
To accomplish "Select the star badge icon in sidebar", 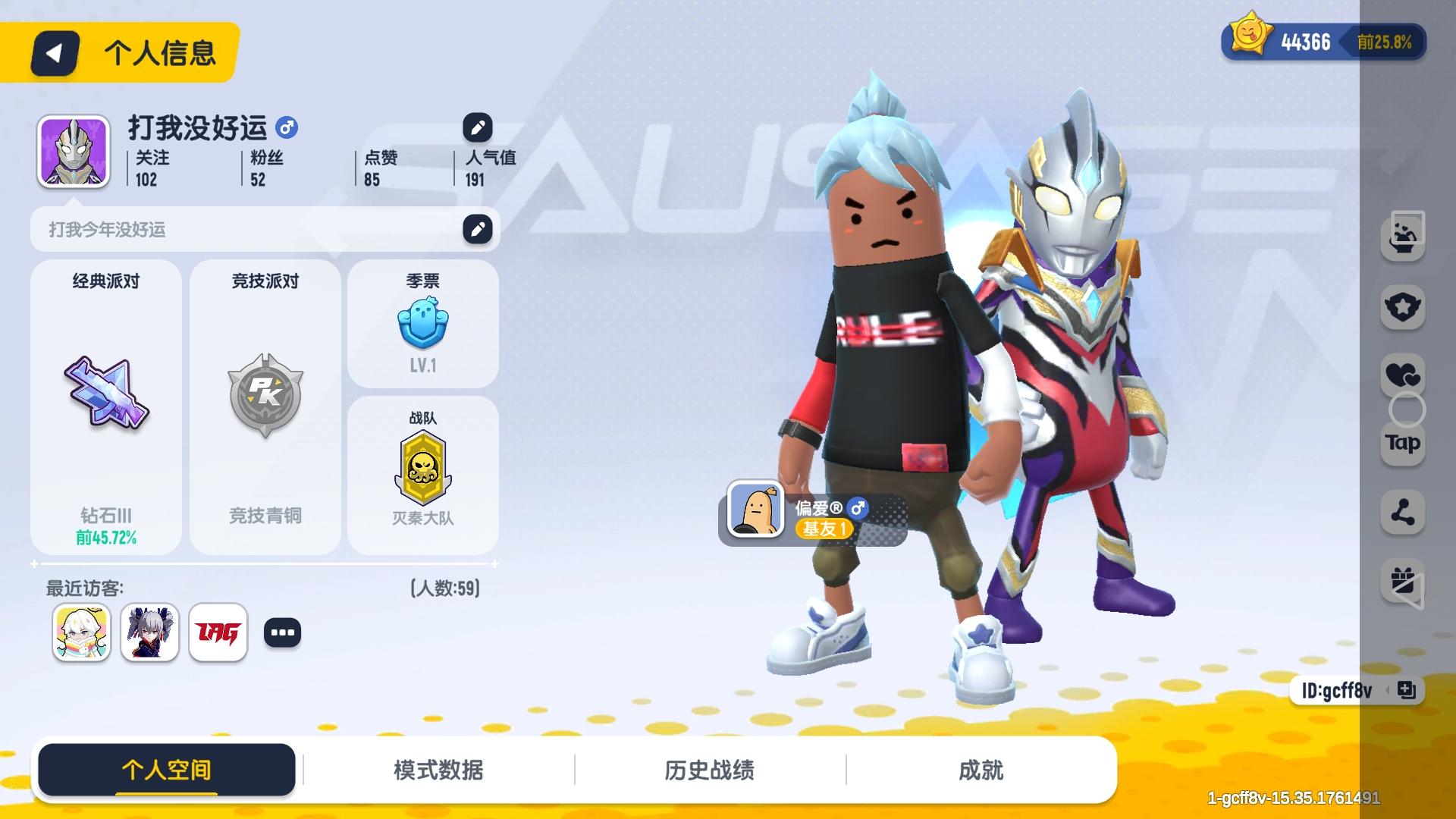I will coord(1403,307).
